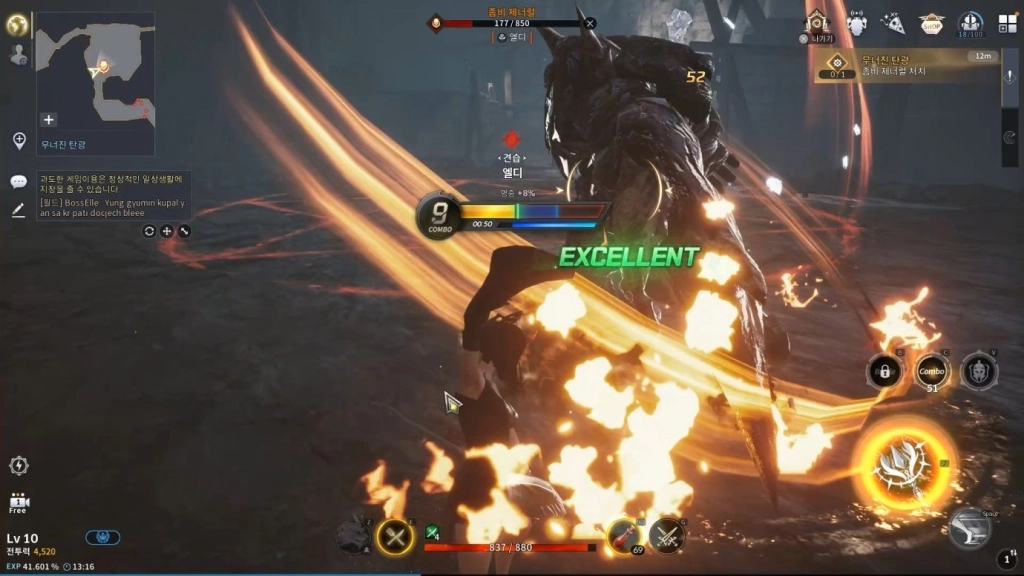Viewport: 1024px width, 576px height.
Task: Open the SHOP icon
Action: coord(932,23)
